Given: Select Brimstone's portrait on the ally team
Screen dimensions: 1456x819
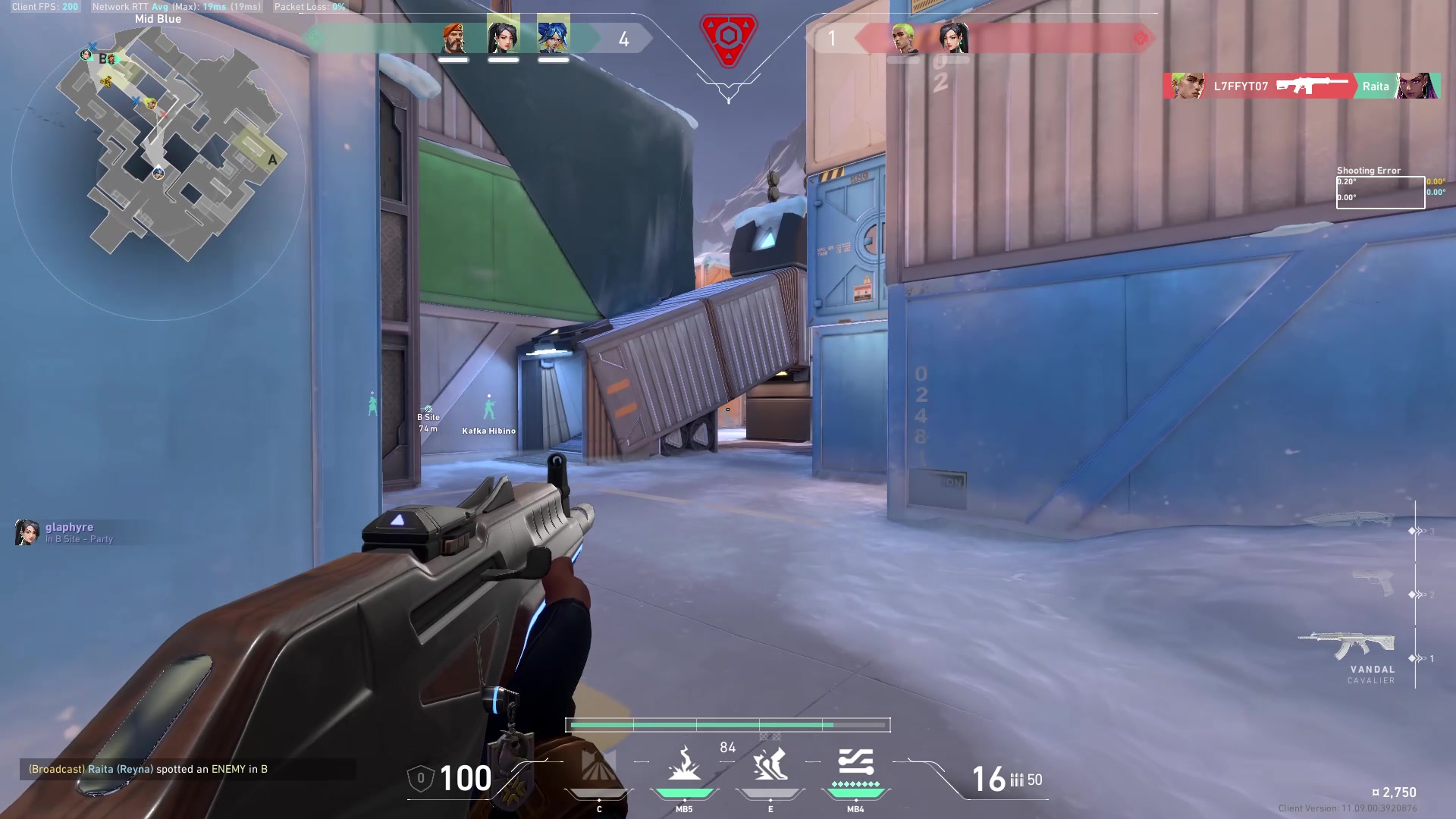Looking at the screenshot, I should 453,38.
